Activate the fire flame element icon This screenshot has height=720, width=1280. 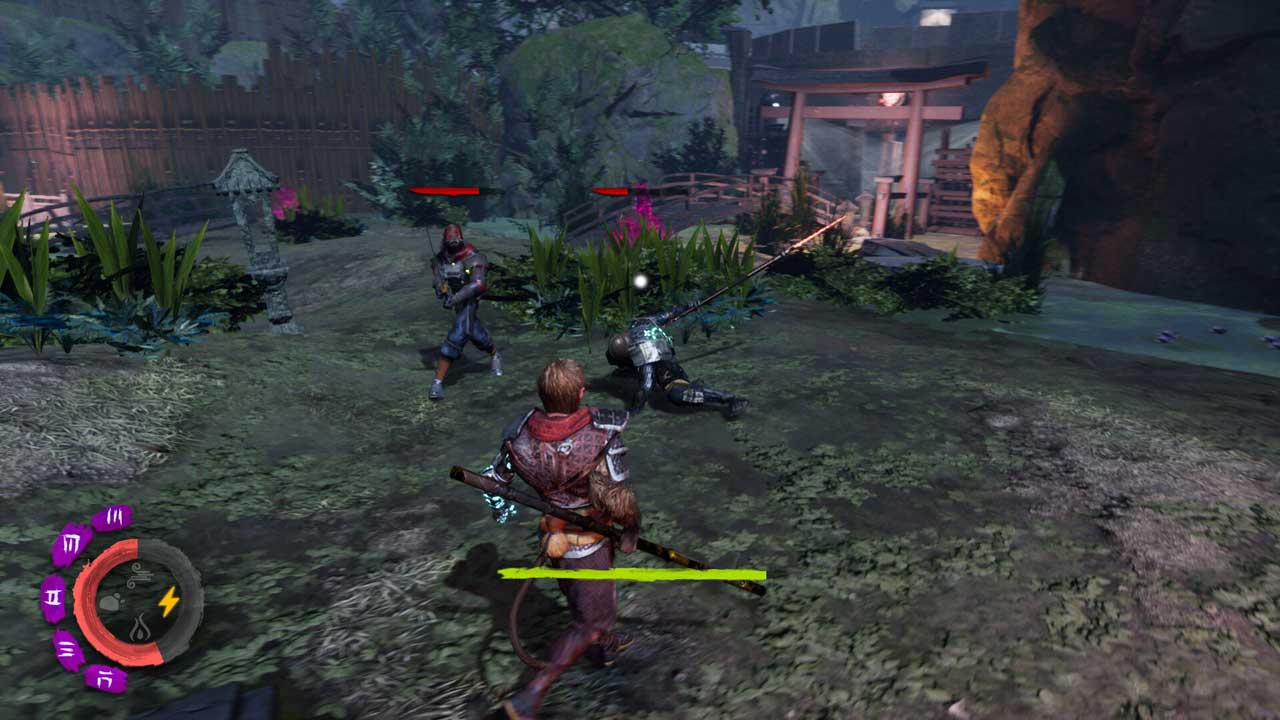[x=139, y=629]
